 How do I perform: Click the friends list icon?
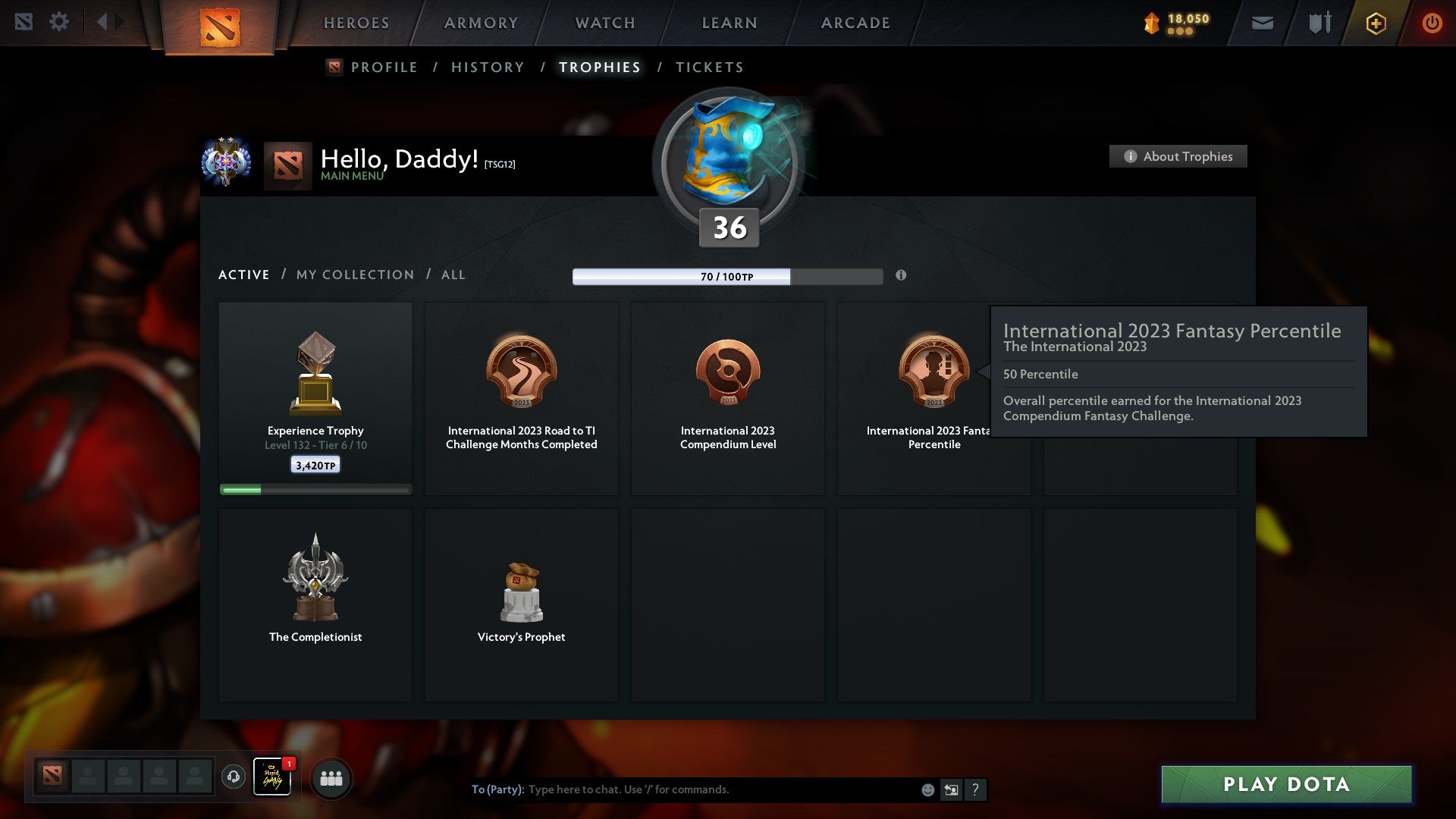pos(331,777)
